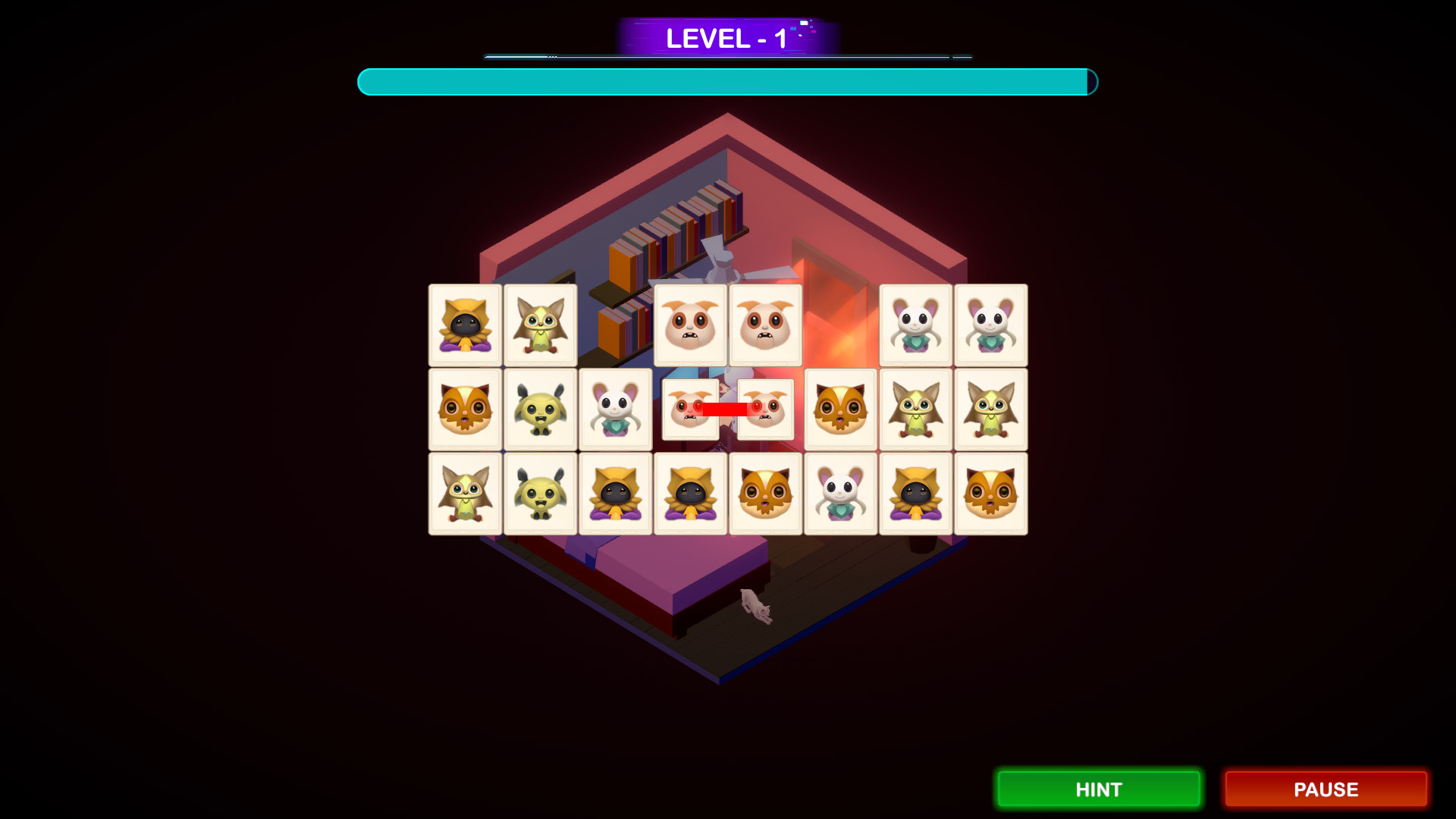Select the rightmost tan fox tile in middle row
This screenshot has width=1456, height=819.
click(x=991, y=409)
